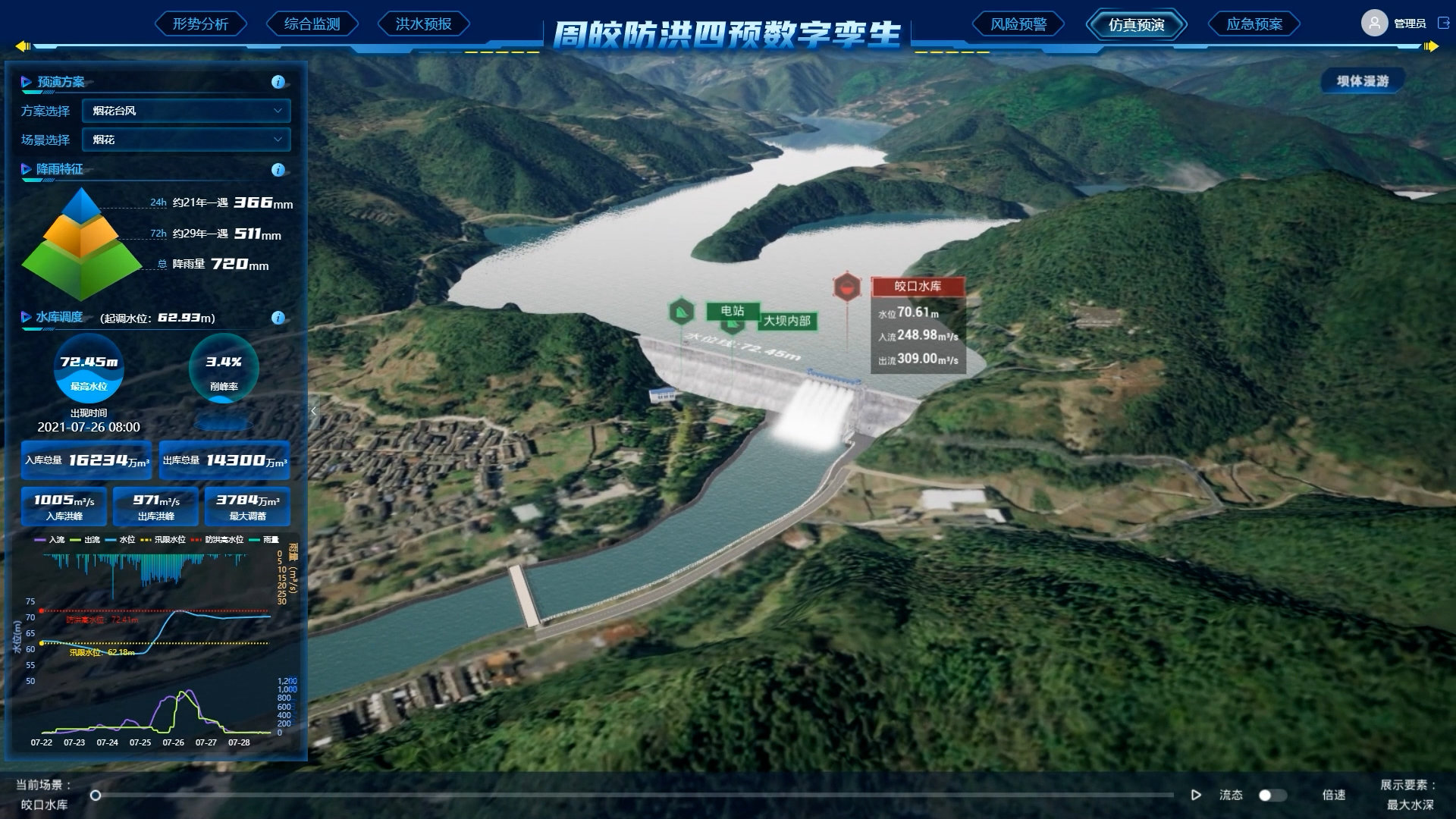Image resolution: width=1456 pixels, height=819 pixels.
Task: Open the 综合监测 tab
Action: 312,24
